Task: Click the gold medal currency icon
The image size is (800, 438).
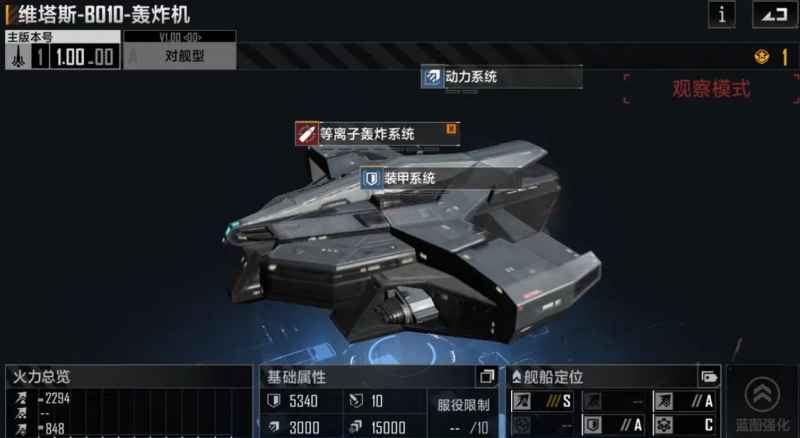Action: coord(760,57)
